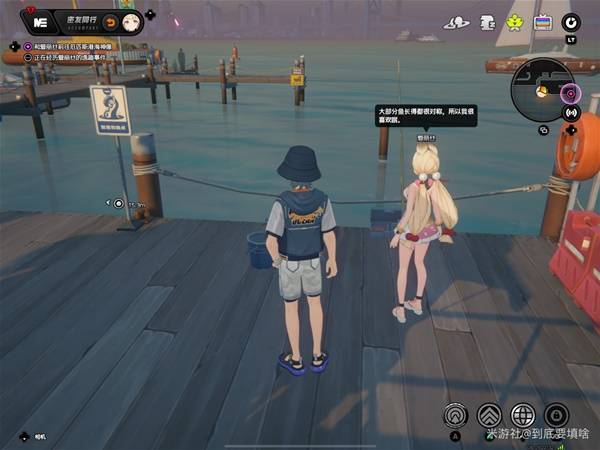600x450 pixels.
Task: Open the sleeping figure icon menu
Action: [488, 21]
